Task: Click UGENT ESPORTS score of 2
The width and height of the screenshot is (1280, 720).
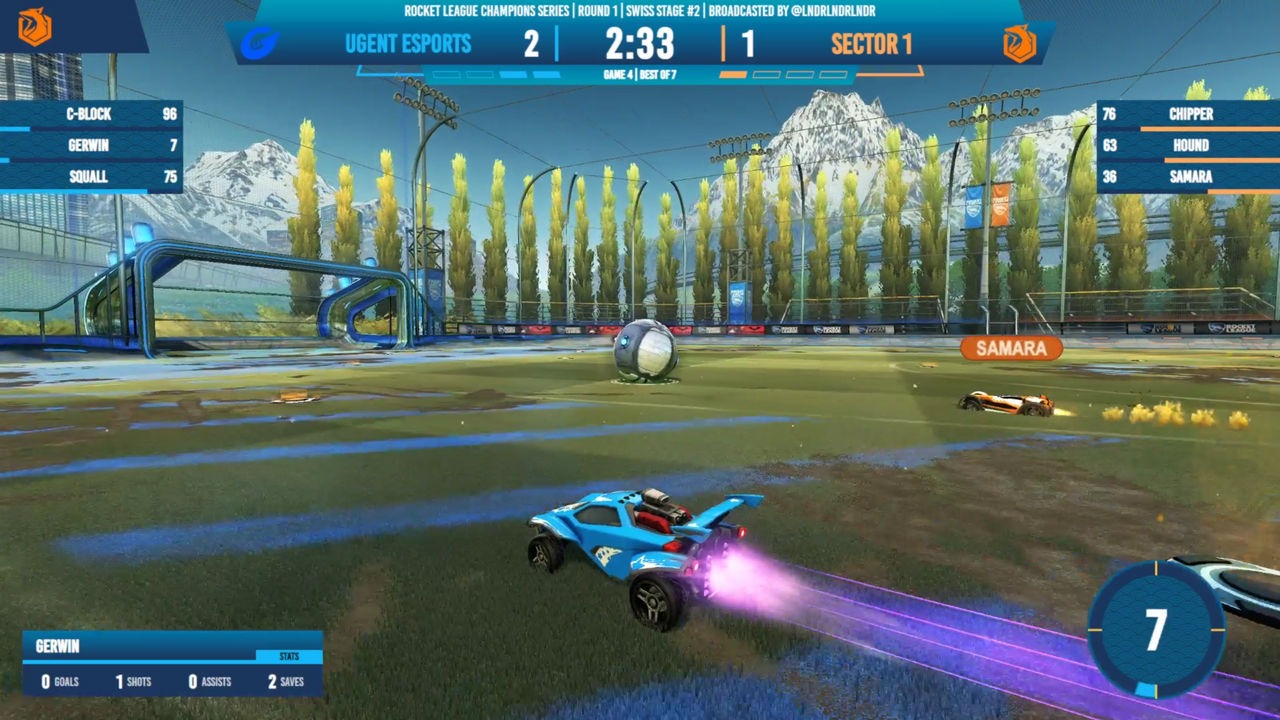Action: 530,44
